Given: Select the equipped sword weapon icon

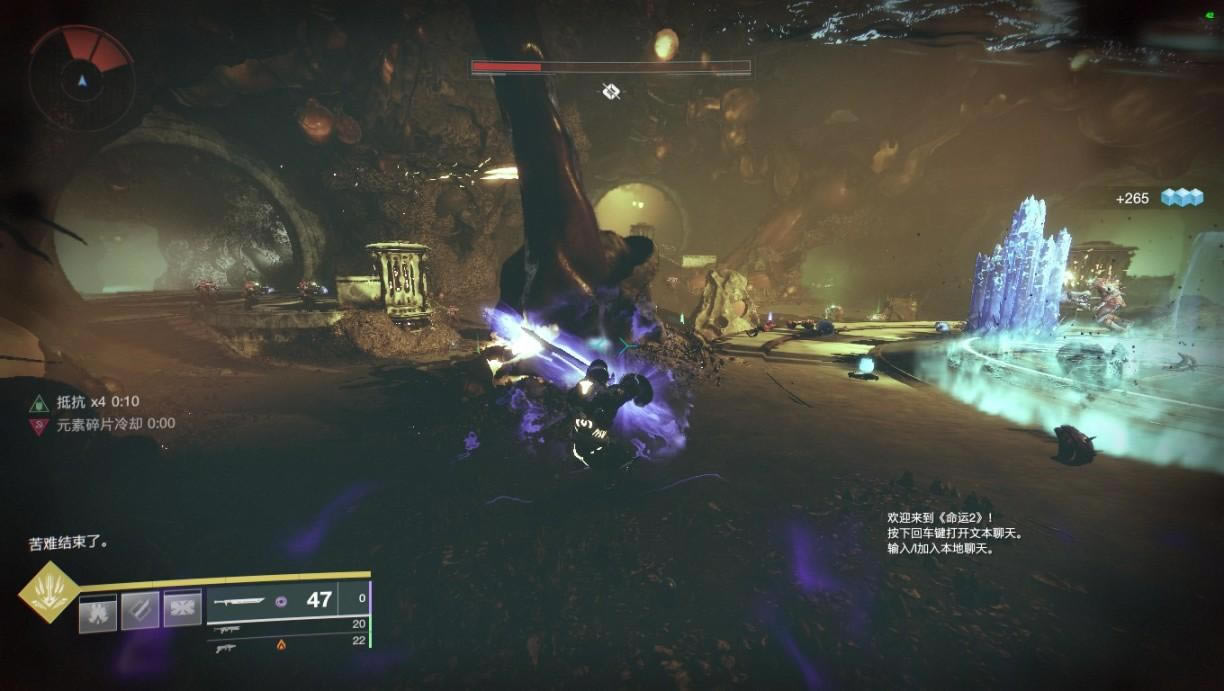Looking at the screenshot, I should [x=240, y=601].
